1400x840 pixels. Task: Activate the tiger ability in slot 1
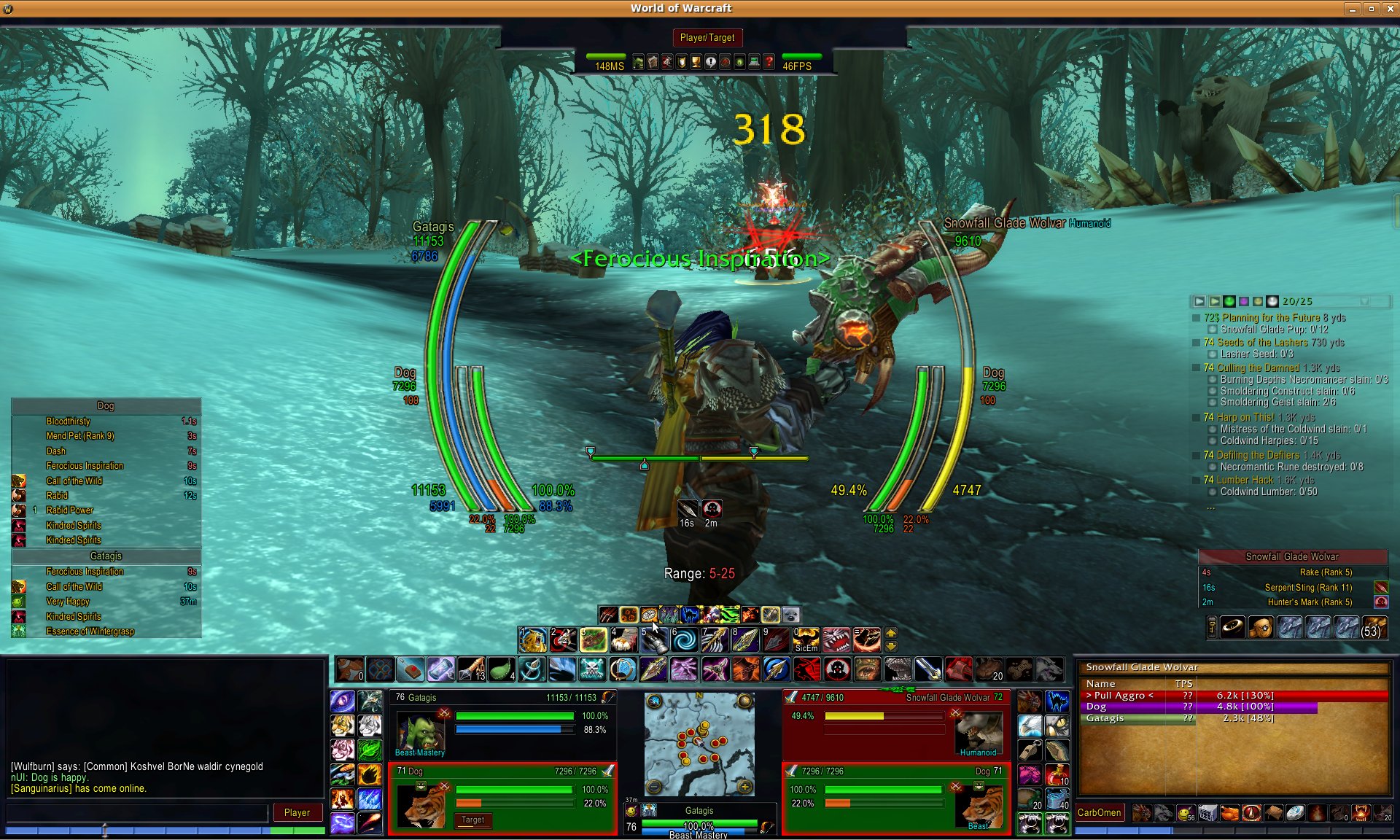pos(532,639)
